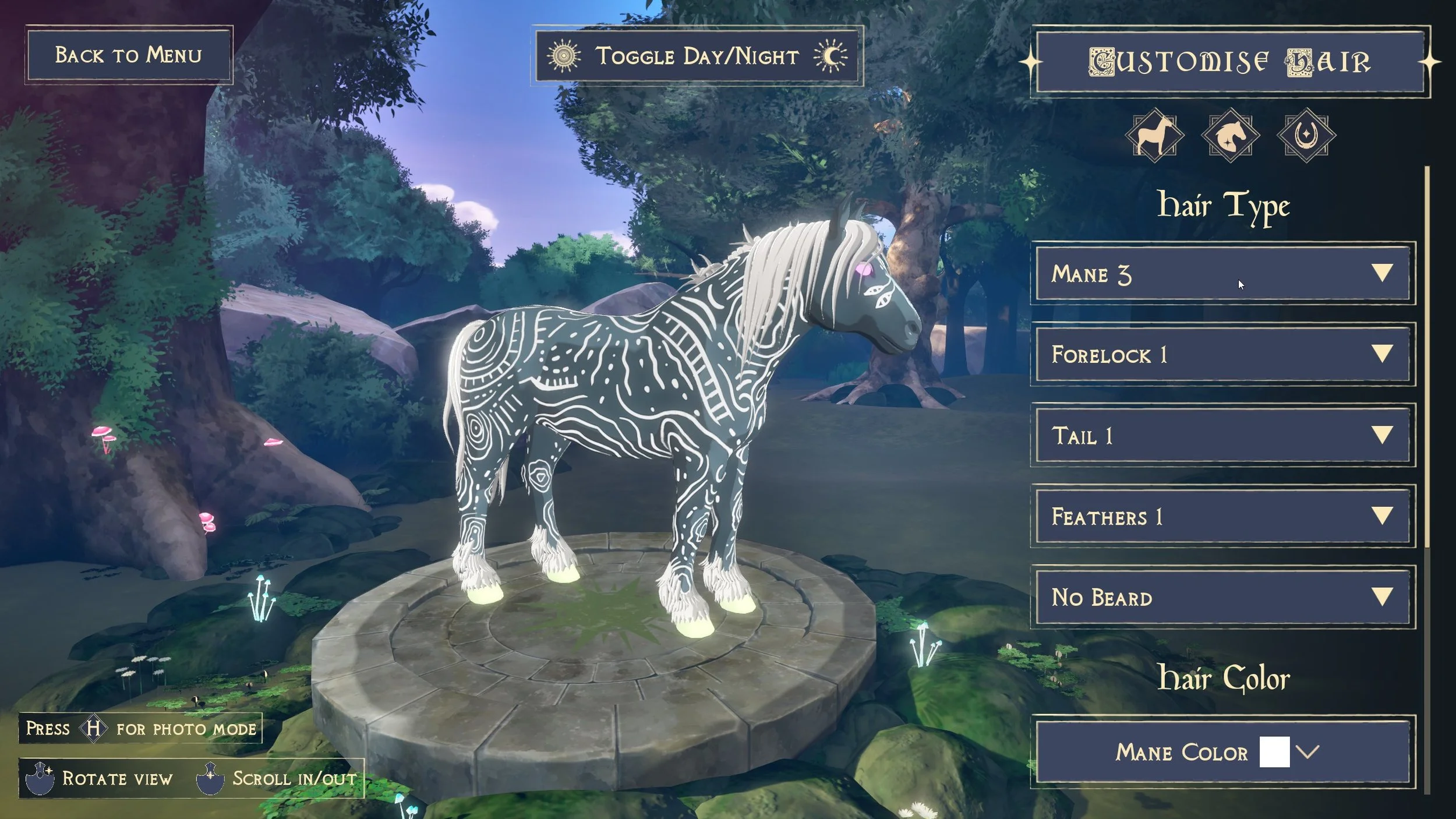Expand the No Beard dropdown
This screenshot has height=819, width=1456.
coord(1222,597)
